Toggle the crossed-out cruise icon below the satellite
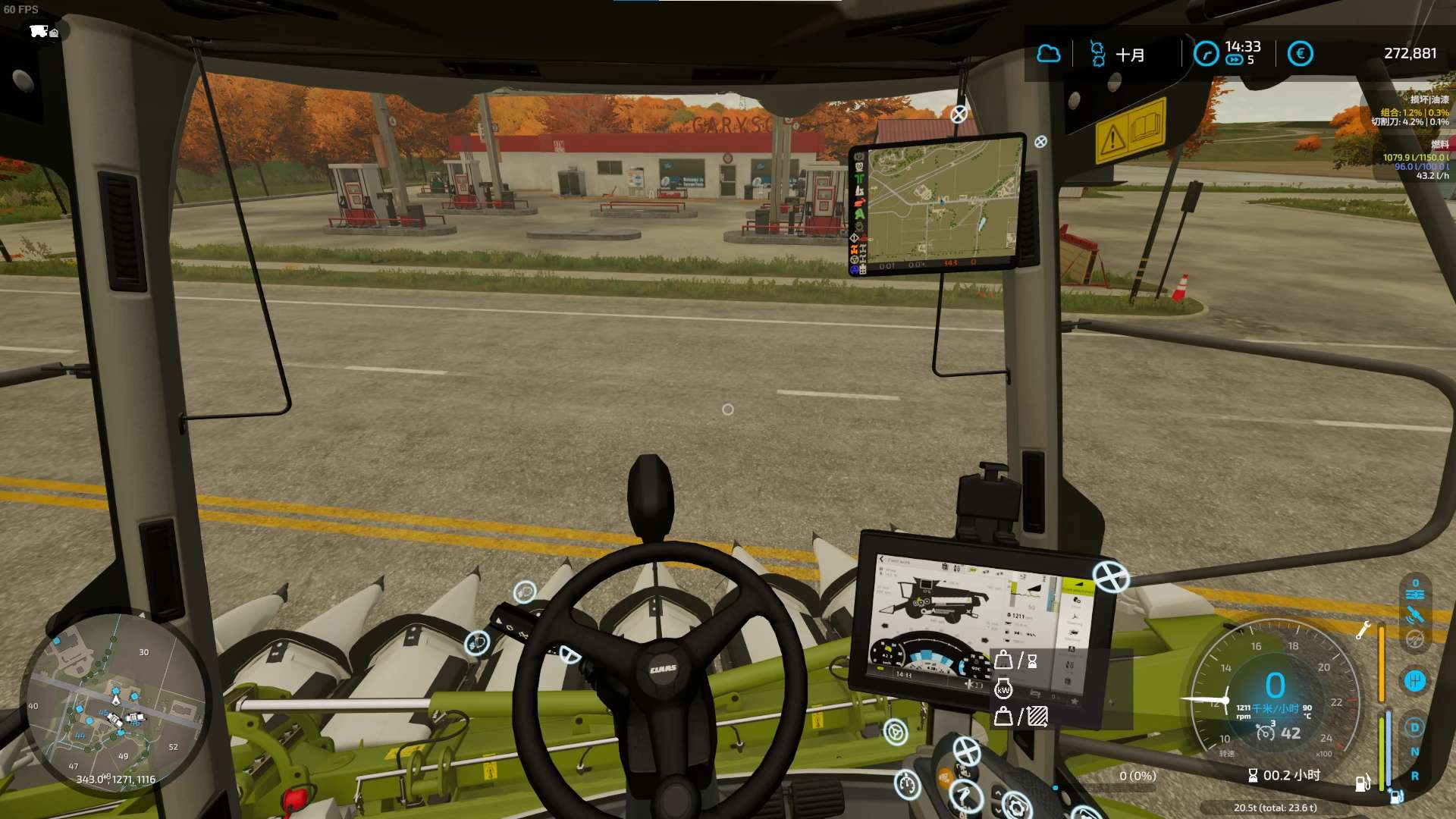This screenshot has width=1456, height=819. pyautogui.click(x=1415, y=639)
